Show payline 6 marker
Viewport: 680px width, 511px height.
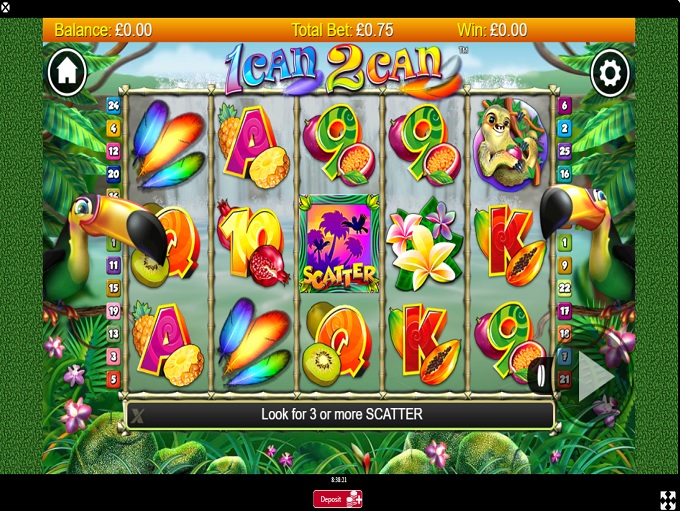coord(565,105)
